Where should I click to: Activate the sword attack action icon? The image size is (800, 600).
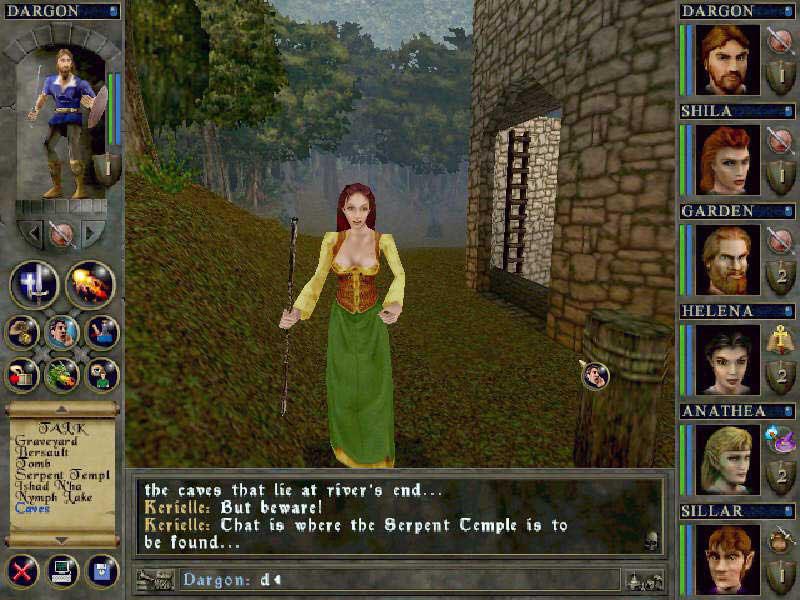click(33, 284)
